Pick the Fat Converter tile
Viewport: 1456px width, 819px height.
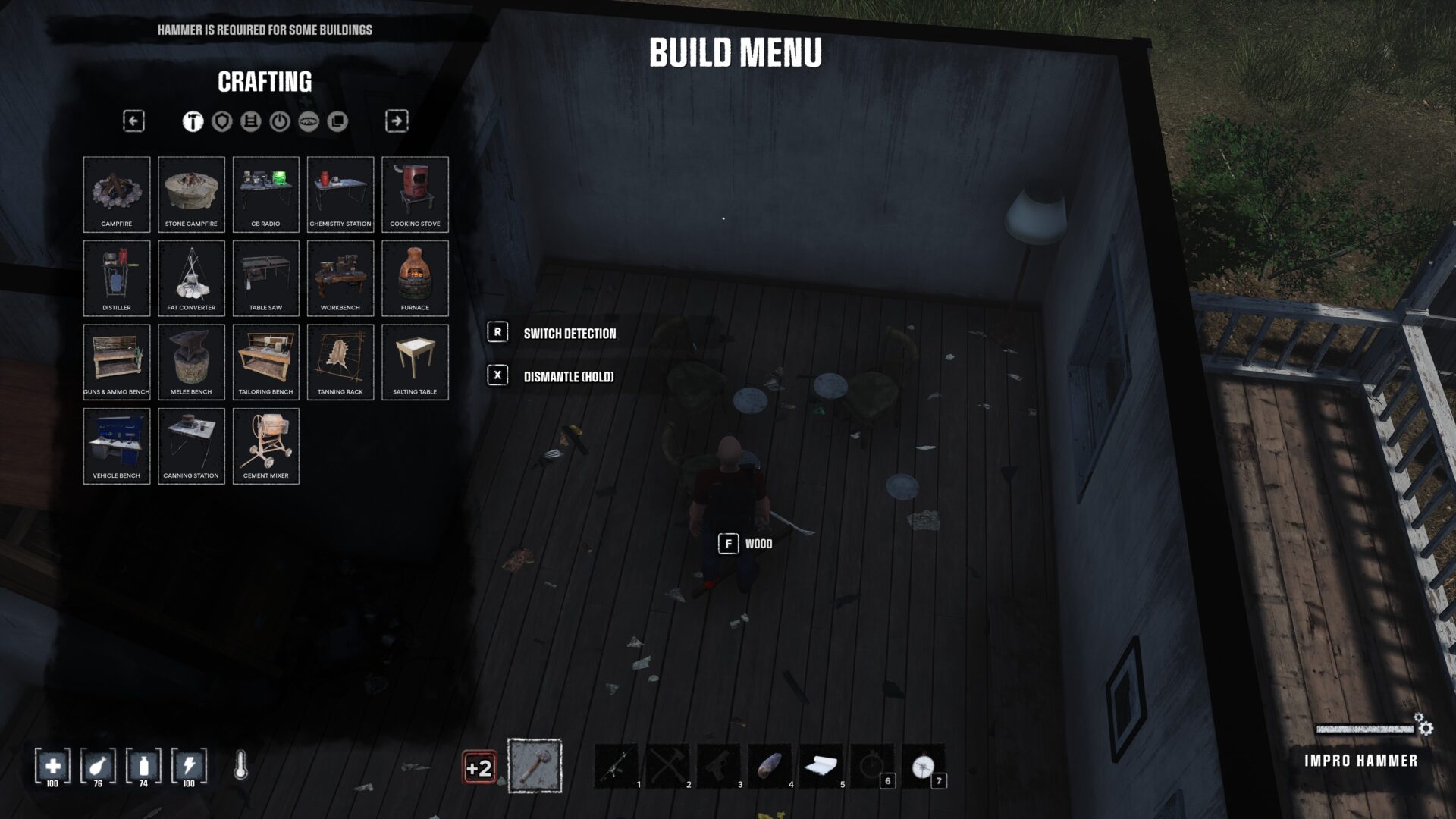point(191,278)
